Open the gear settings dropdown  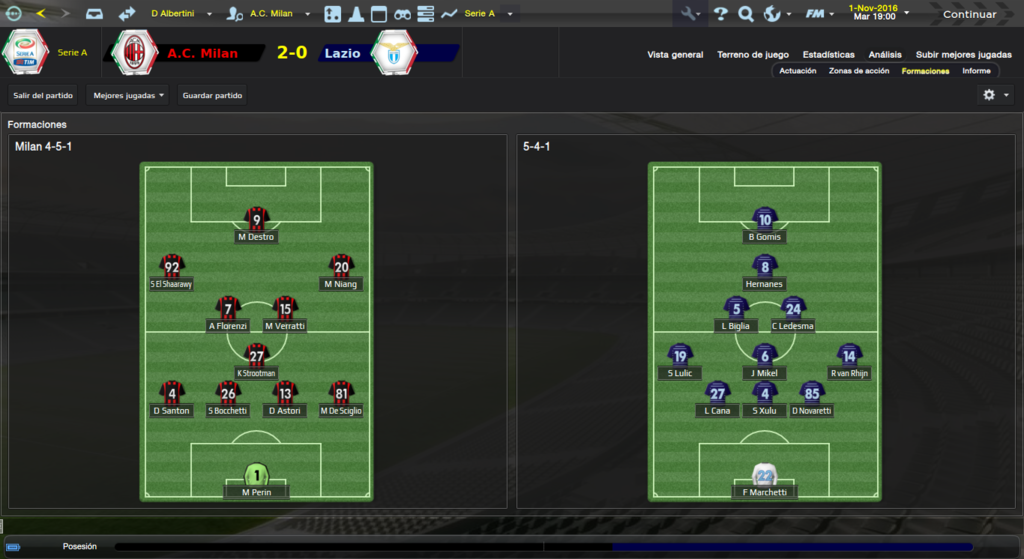pyautogui.click(x=996, y=95)
